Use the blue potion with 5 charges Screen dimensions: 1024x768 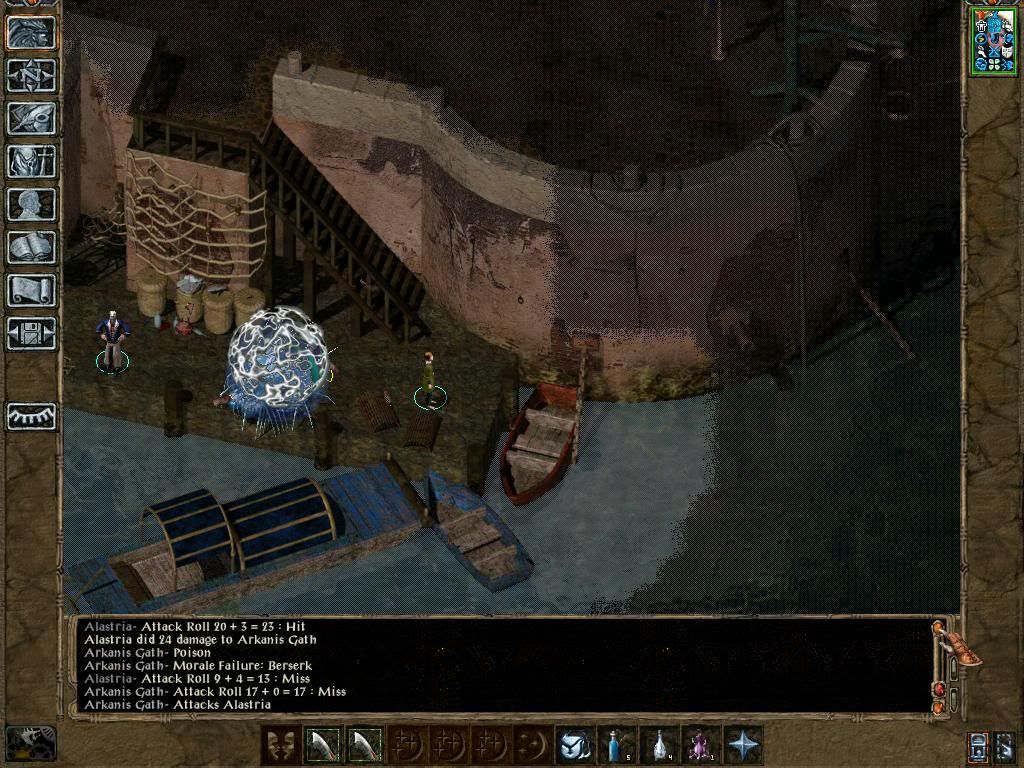point(617,746)
